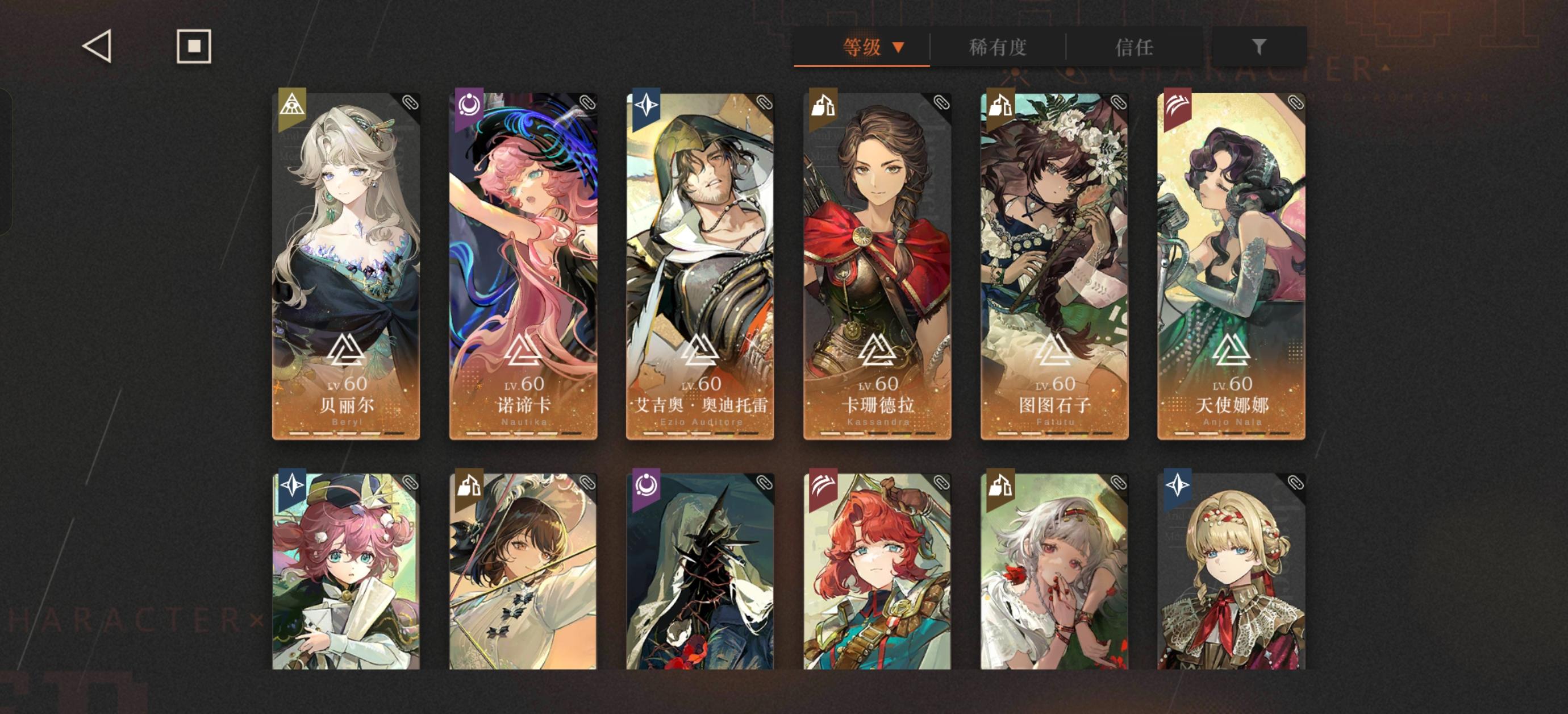This screenshot has width=1568, height=714.
Task: Open Anjo Nala's character page
Action: [1229, 262]
